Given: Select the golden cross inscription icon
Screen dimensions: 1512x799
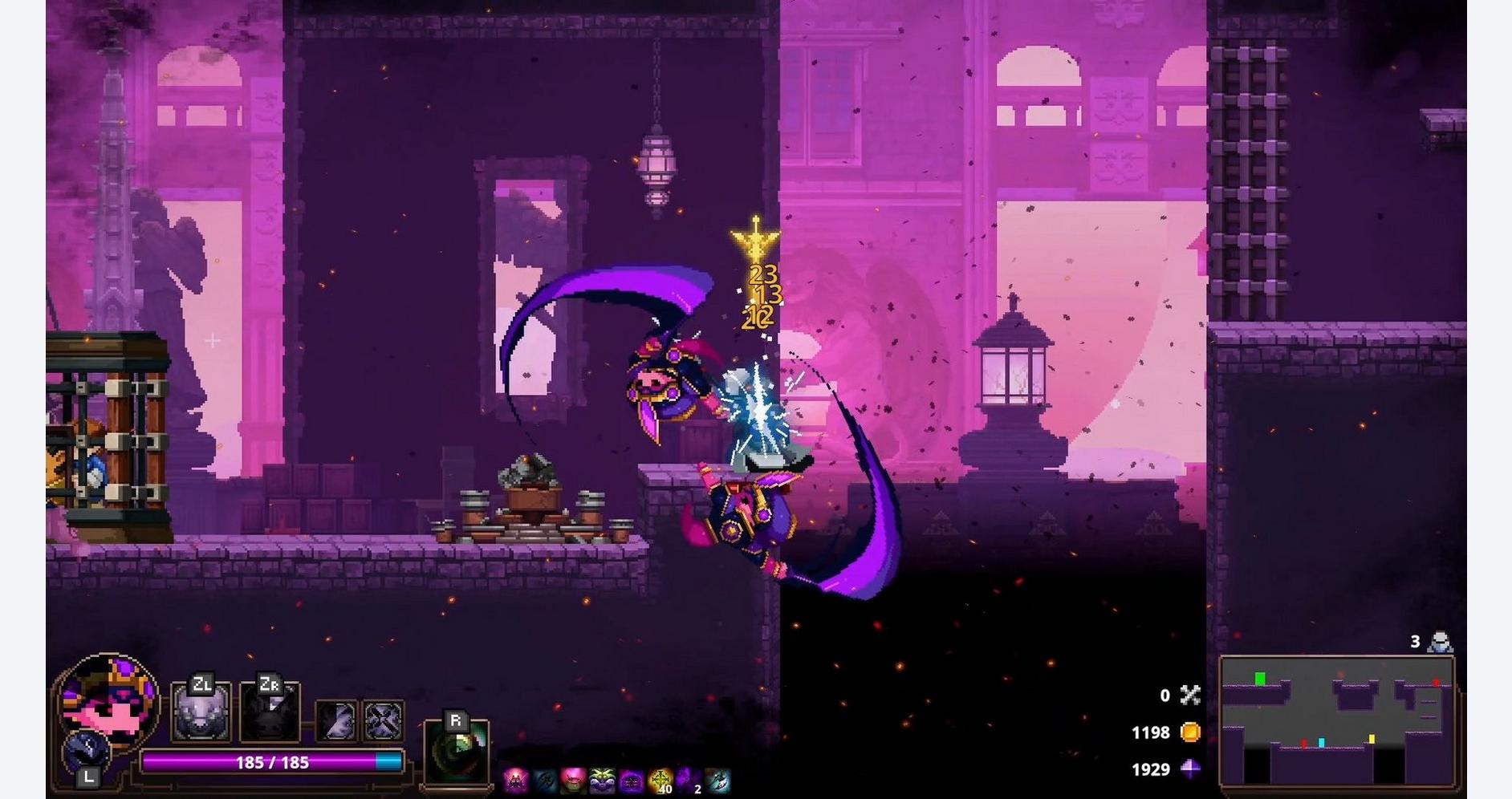Looking at the screenshot, I should tap(660, 780).
